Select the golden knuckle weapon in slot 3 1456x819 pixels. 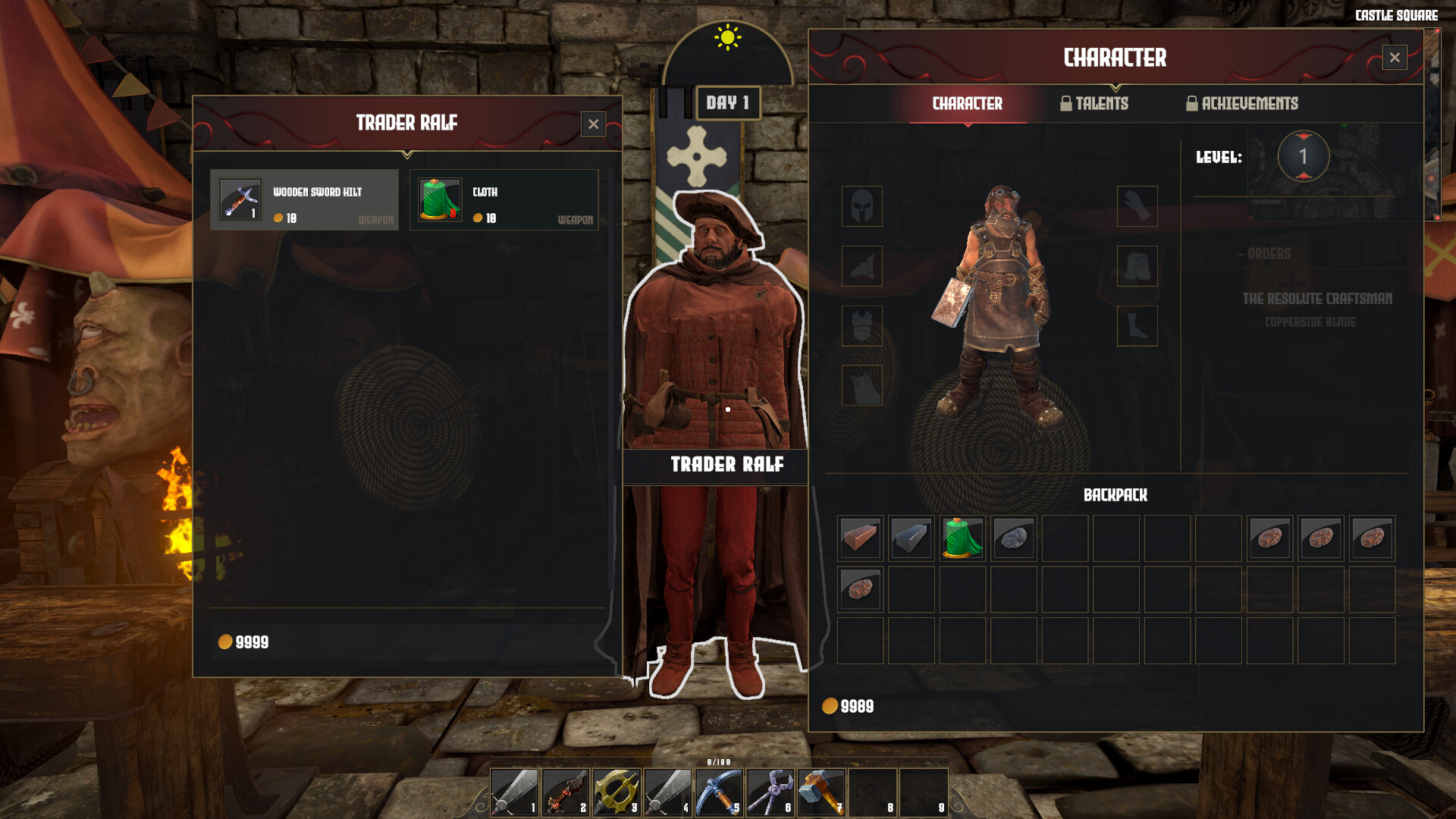pyautogui.click(x=617, y=793)
